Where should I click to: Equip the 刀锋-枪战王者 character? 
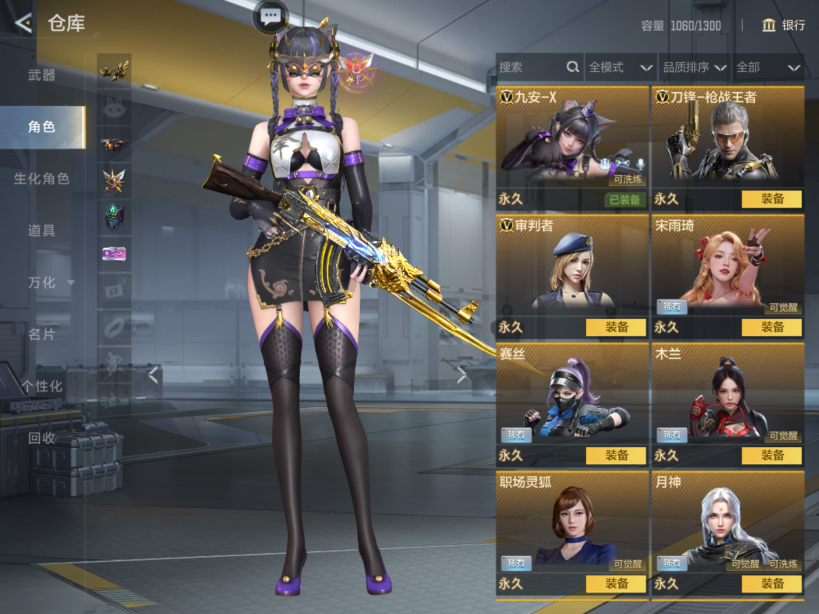[x=771, y=199]
